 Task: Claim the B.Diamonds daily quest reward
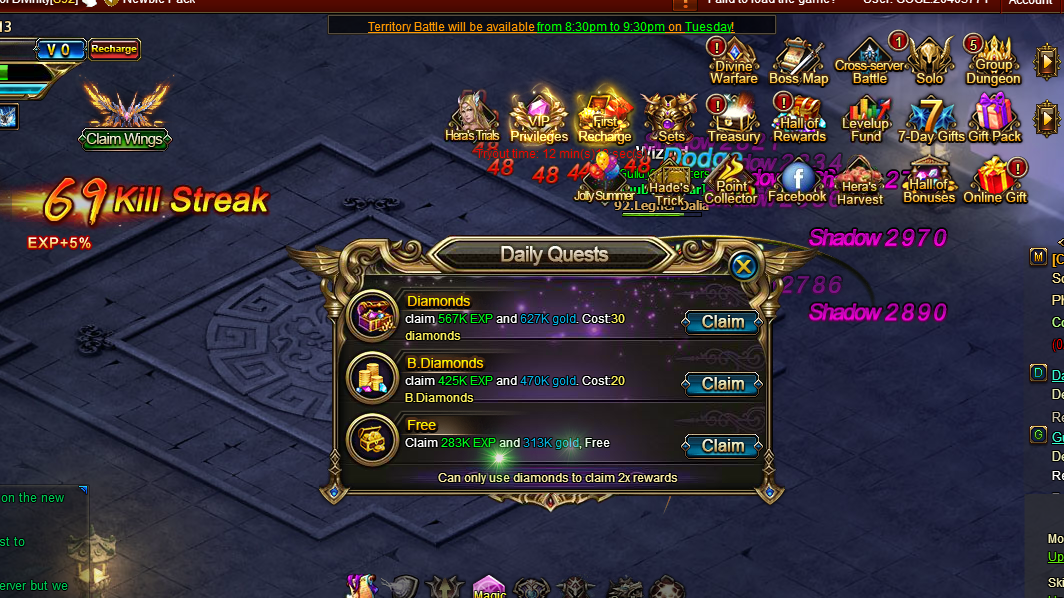(722, 384)
